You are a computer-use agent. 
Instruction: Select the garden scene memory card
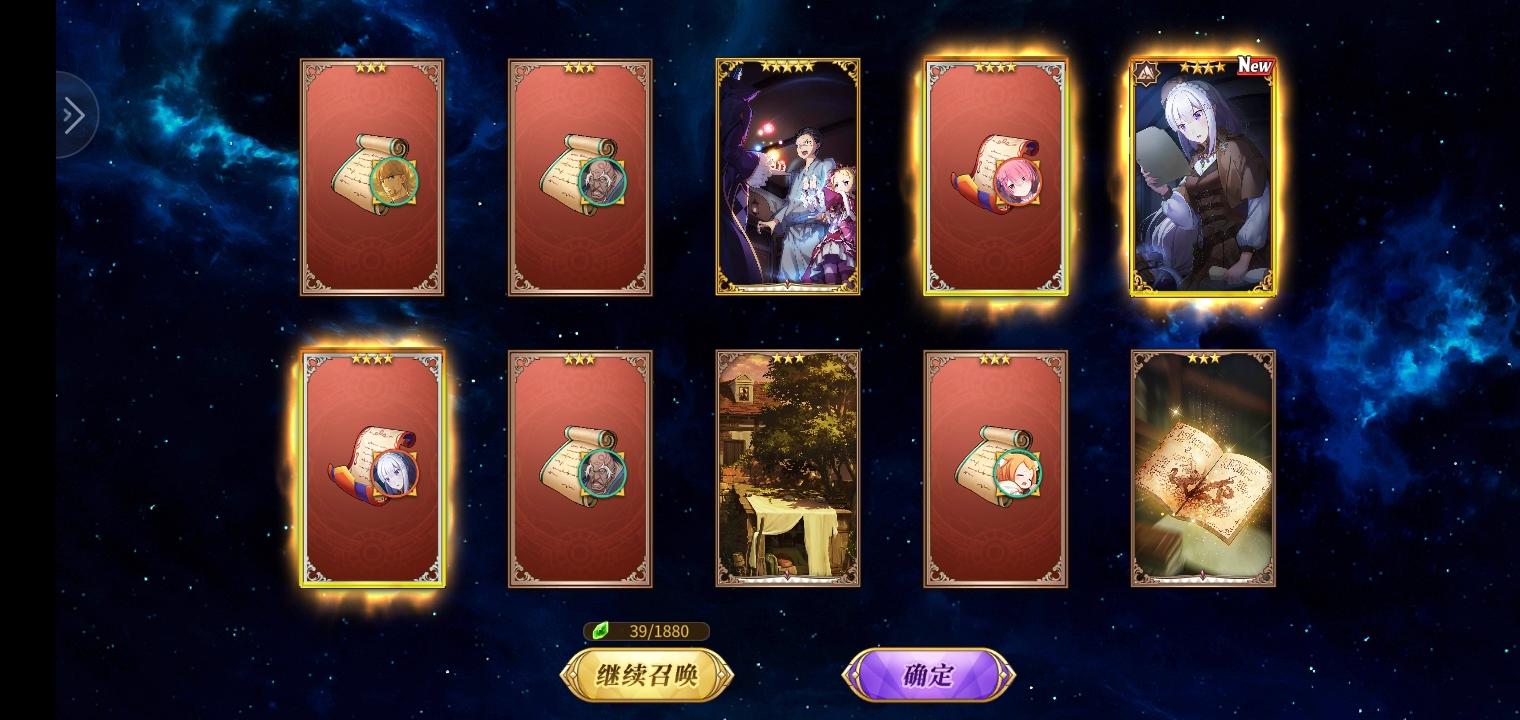click(787, 467)
